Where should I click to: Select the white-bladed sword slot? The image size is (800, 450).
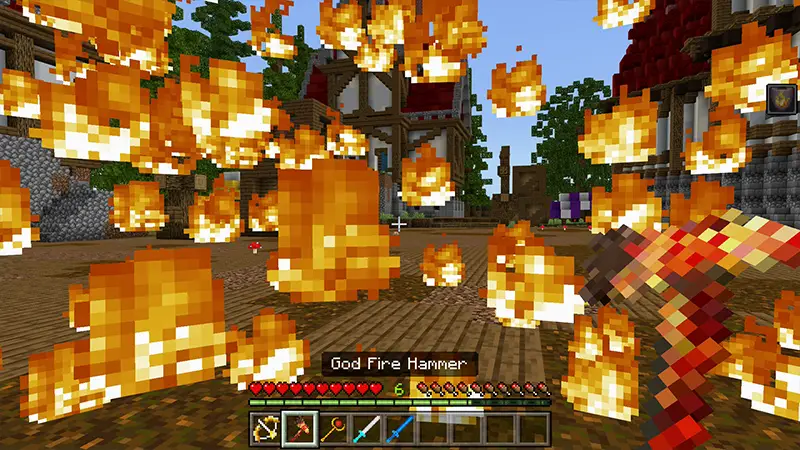click(x=366, y=428)
